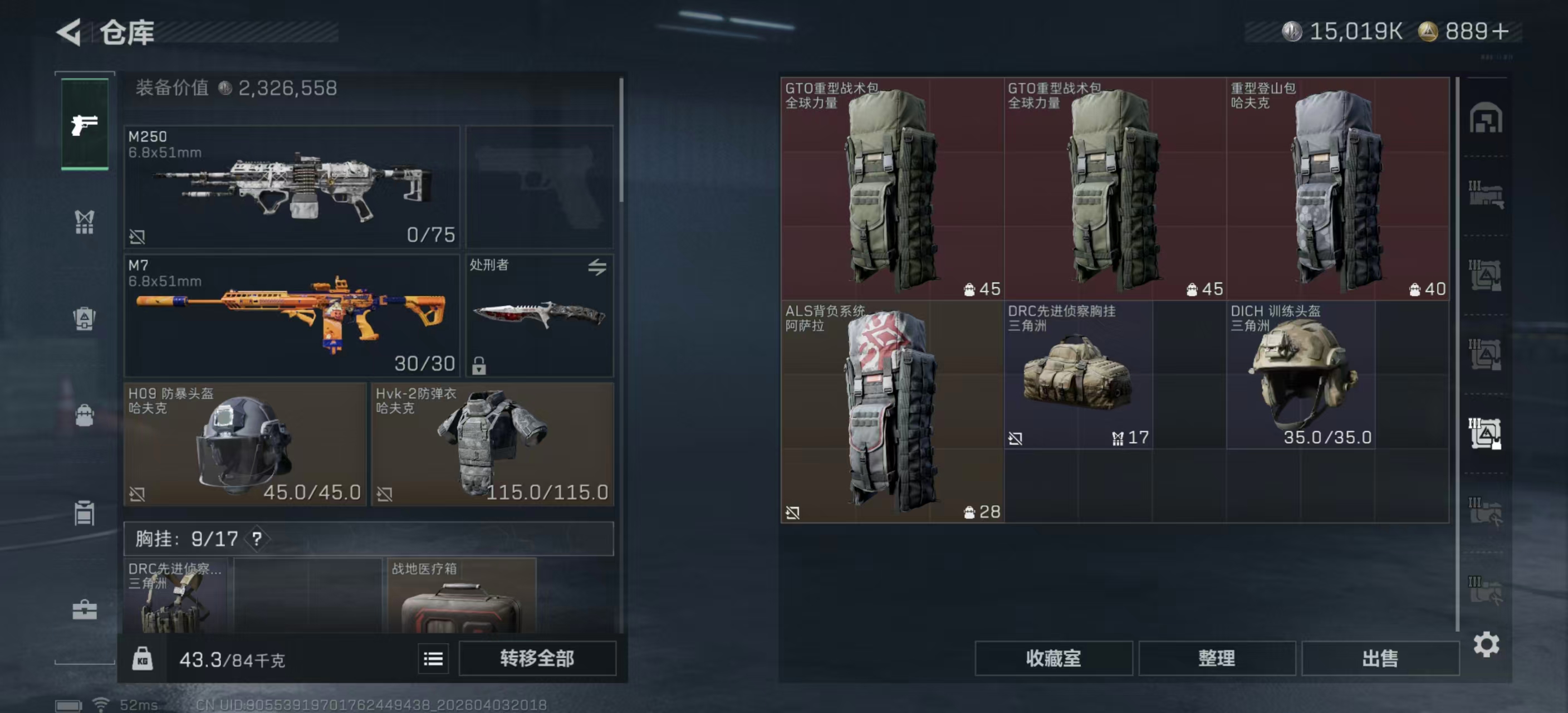Screen dimensions: 1568x713
Task: Open the chest rig category icon
Action: tap(84, 222)
